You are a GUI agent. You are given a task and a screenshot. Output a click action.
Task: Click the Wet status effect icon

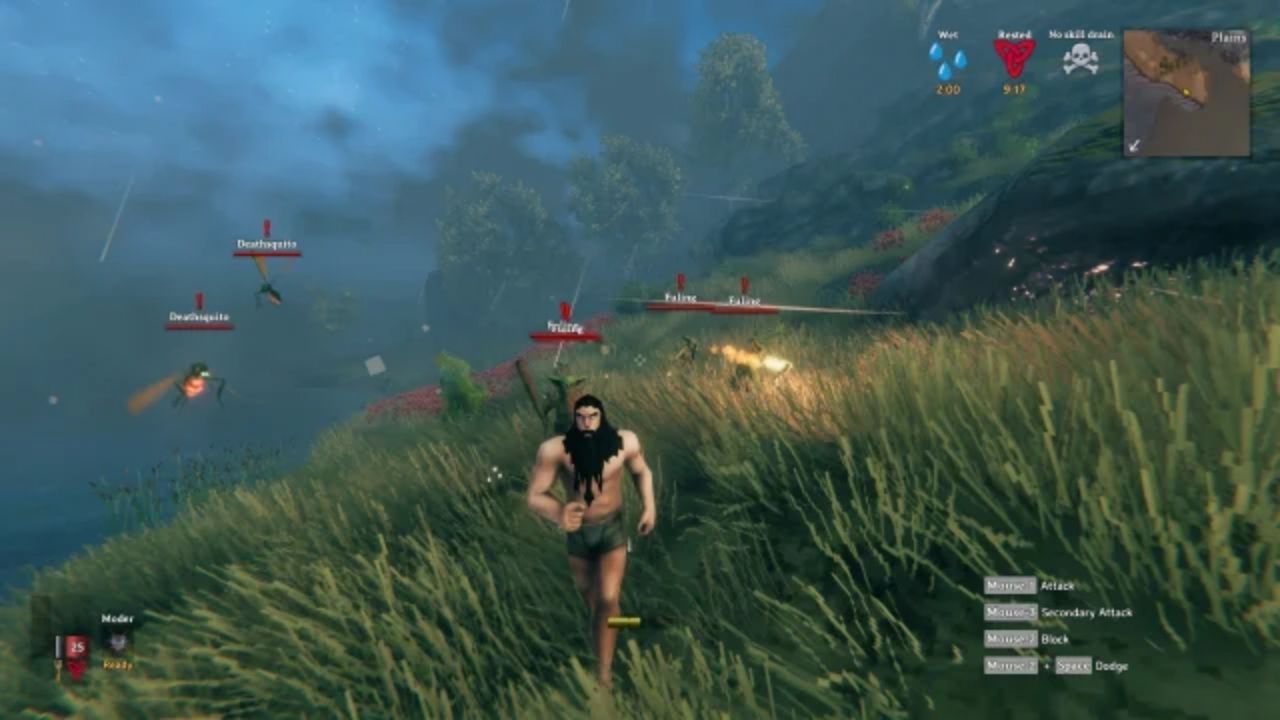947,60
